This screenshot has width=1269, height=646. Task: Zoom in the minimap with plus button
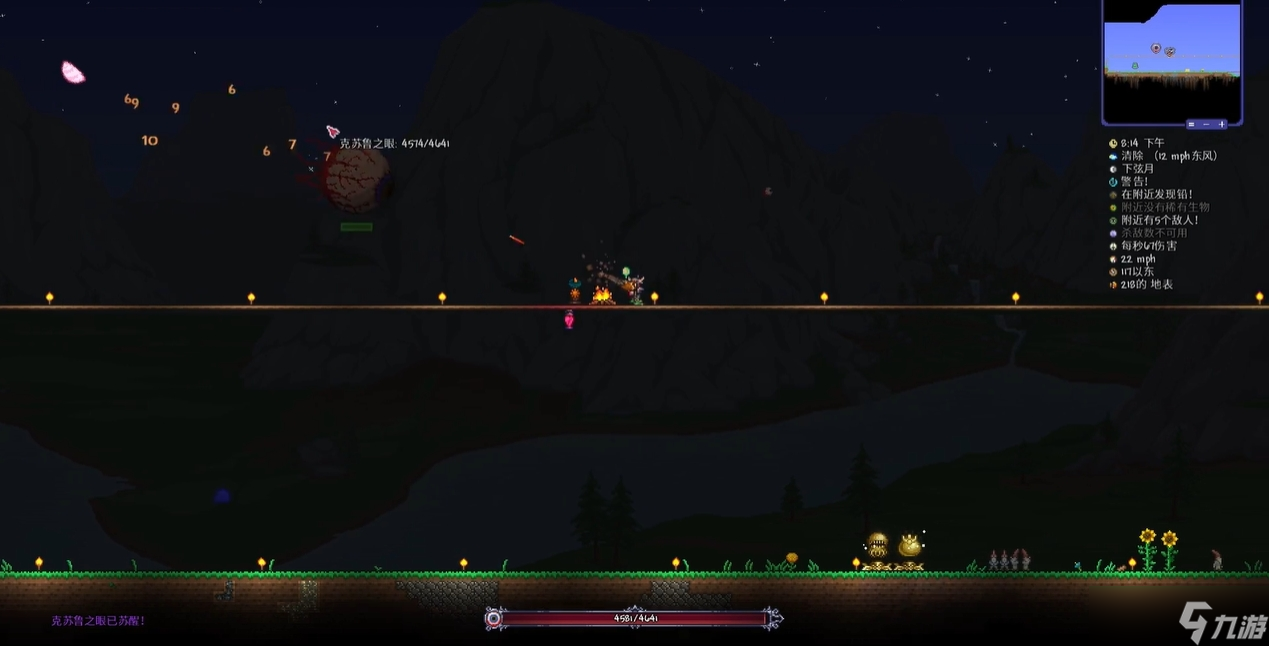click(1221, 124)
